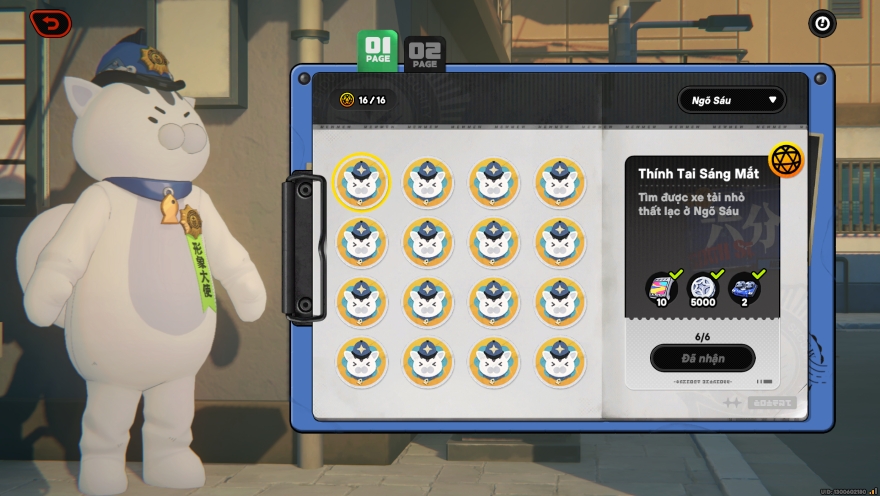Switch to the 02 PAGE tab
Viewport: 880px width, 496px height.
click(424, 54)
